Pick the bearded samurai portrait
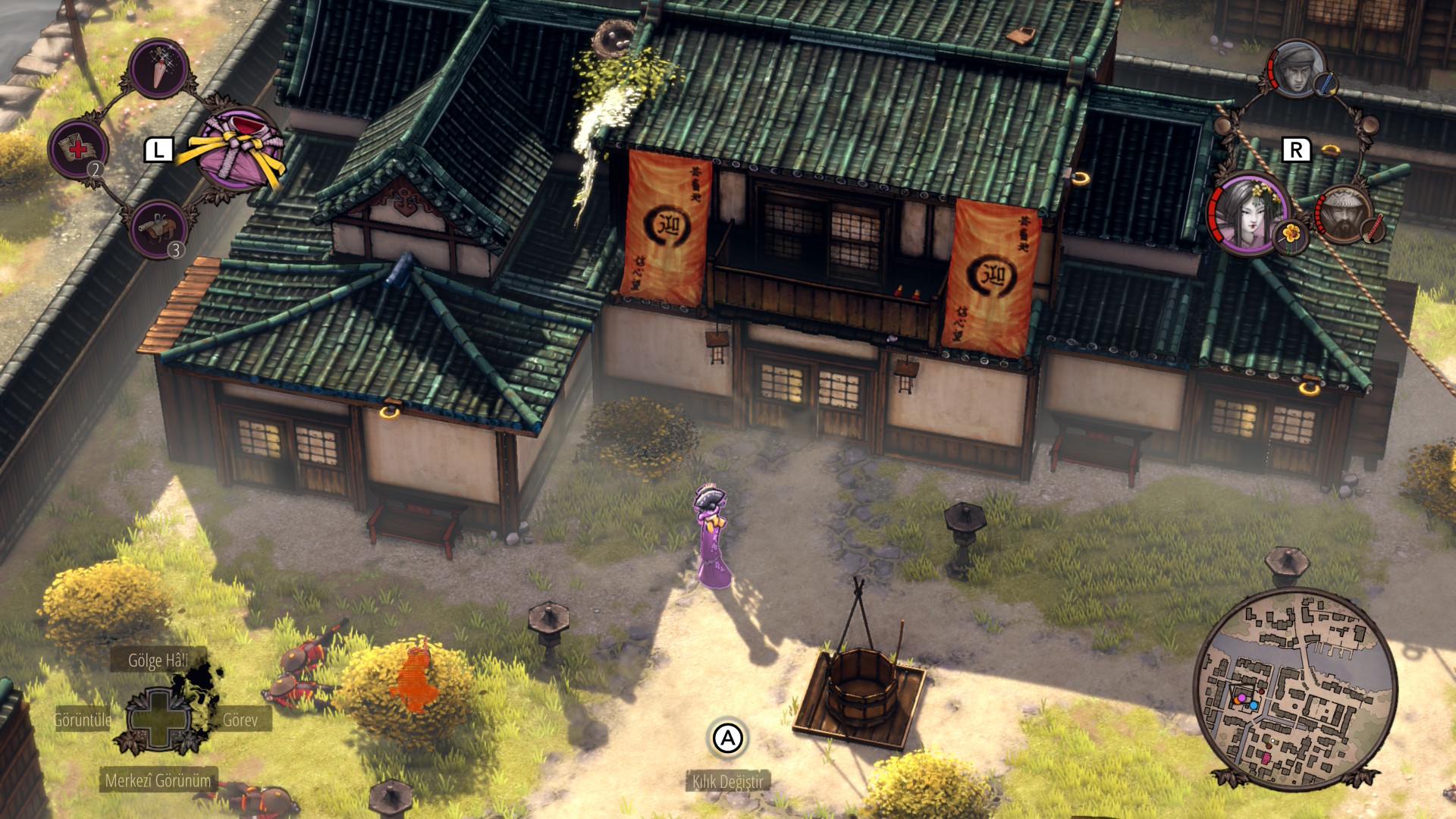The height and width of the screenshot is (819, 1456). click(1342, 215)
